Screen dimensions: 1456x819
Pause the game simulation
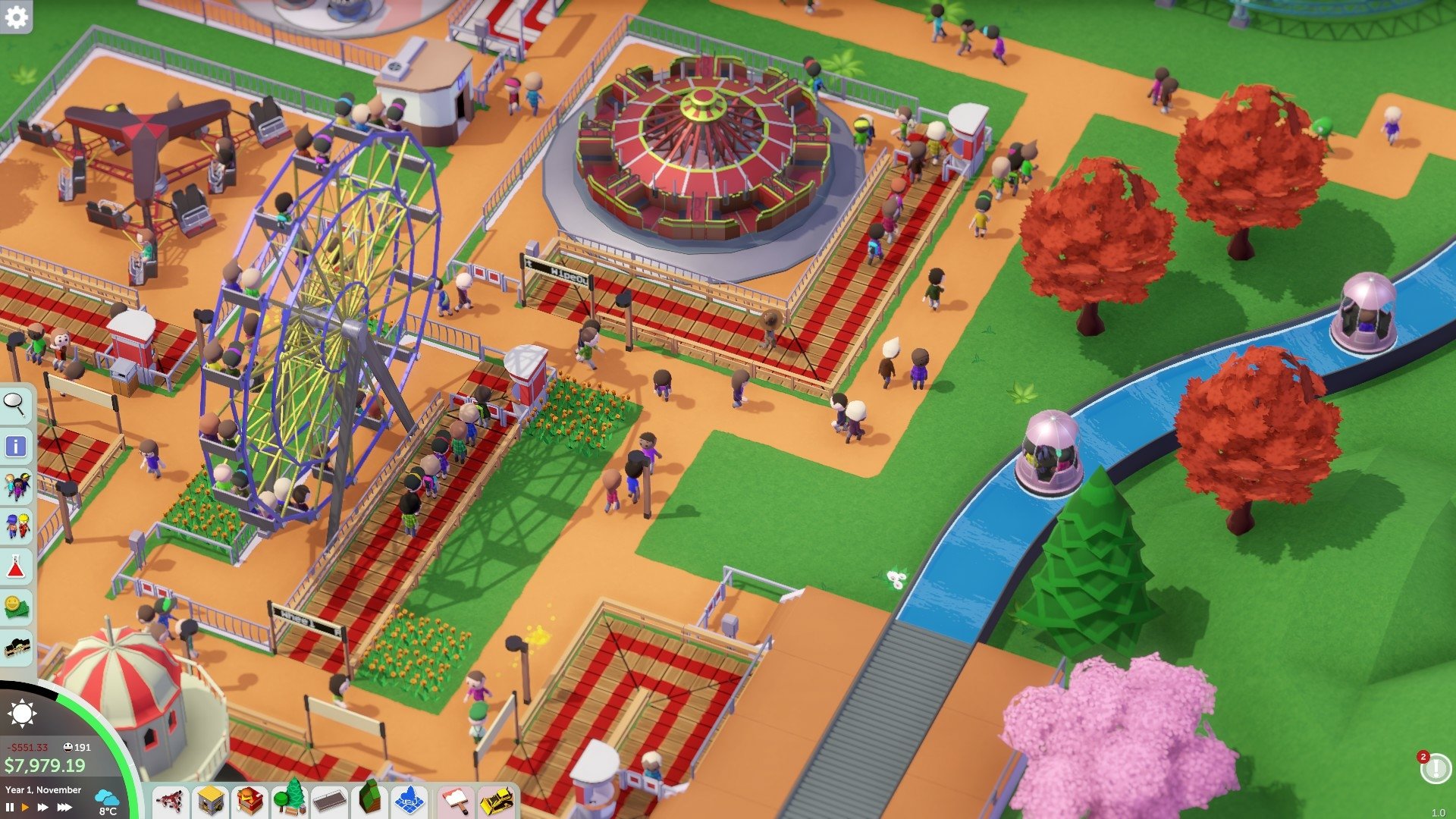10,806
